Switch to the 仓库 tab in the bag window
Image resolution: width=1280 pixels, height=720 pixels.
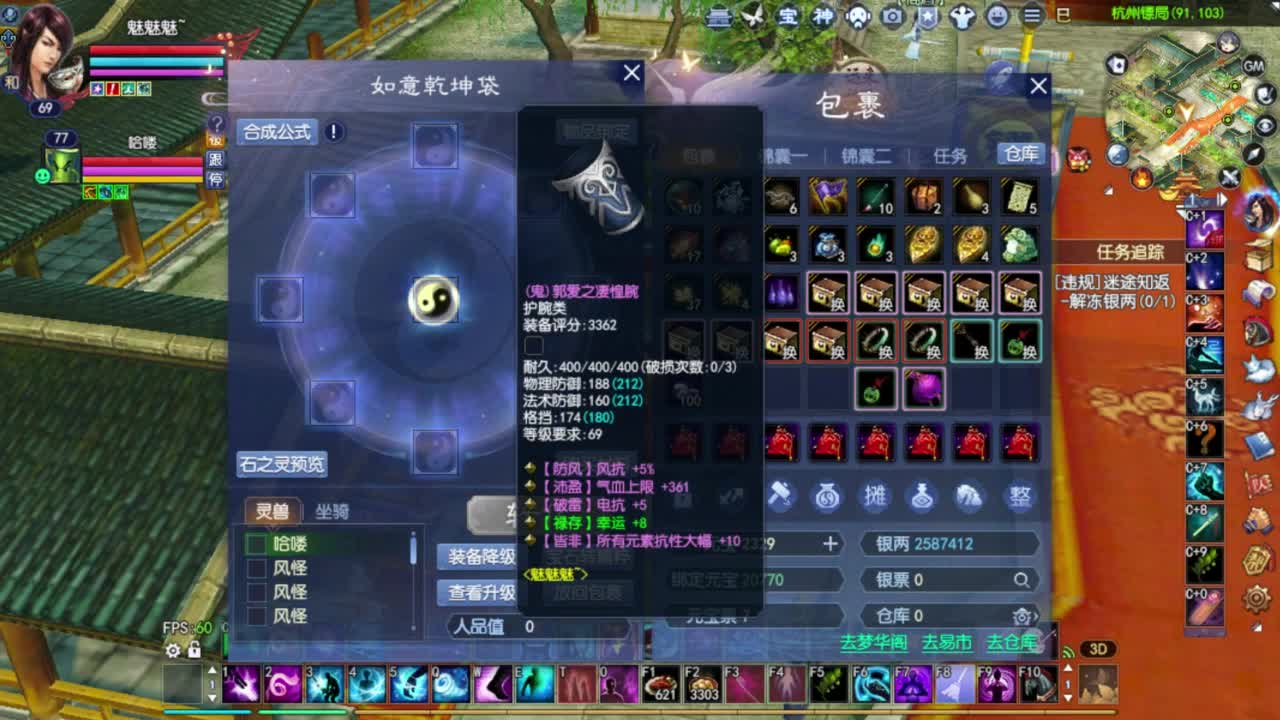pos(1022,153)
